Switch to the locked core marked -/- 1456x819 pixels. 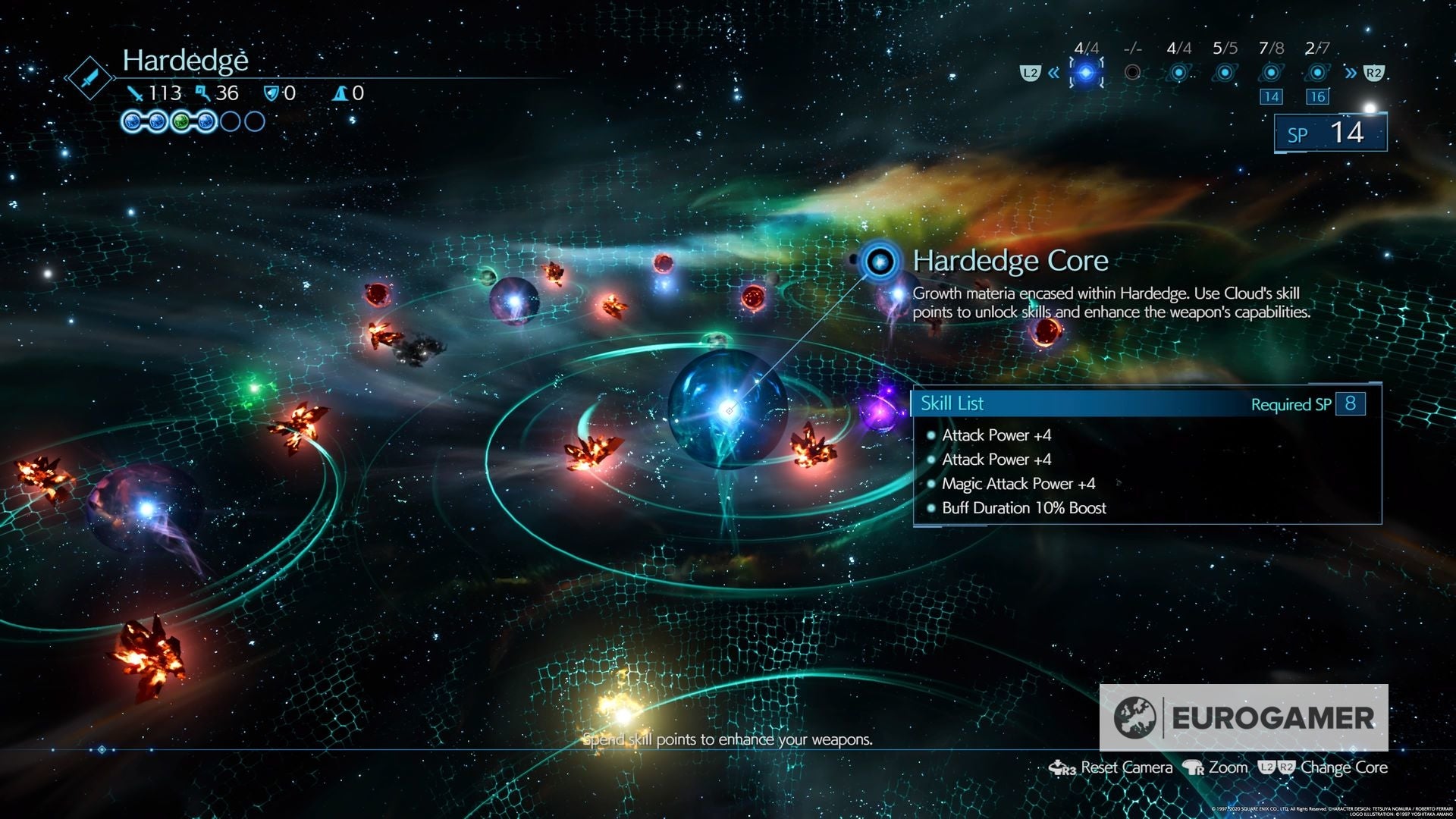1132,73
